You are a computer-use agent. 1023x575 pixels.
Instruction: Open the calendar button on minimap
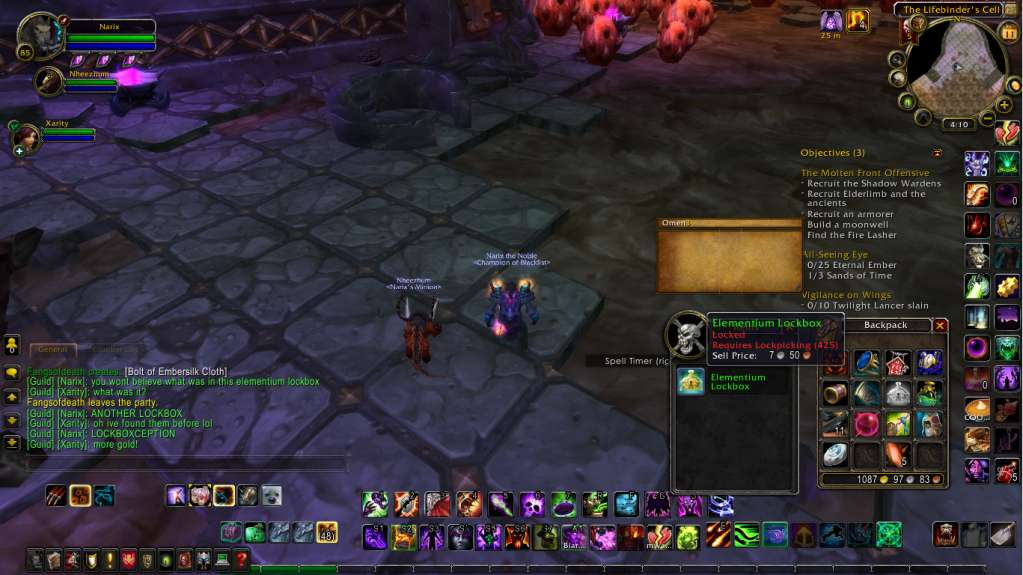1007,32
